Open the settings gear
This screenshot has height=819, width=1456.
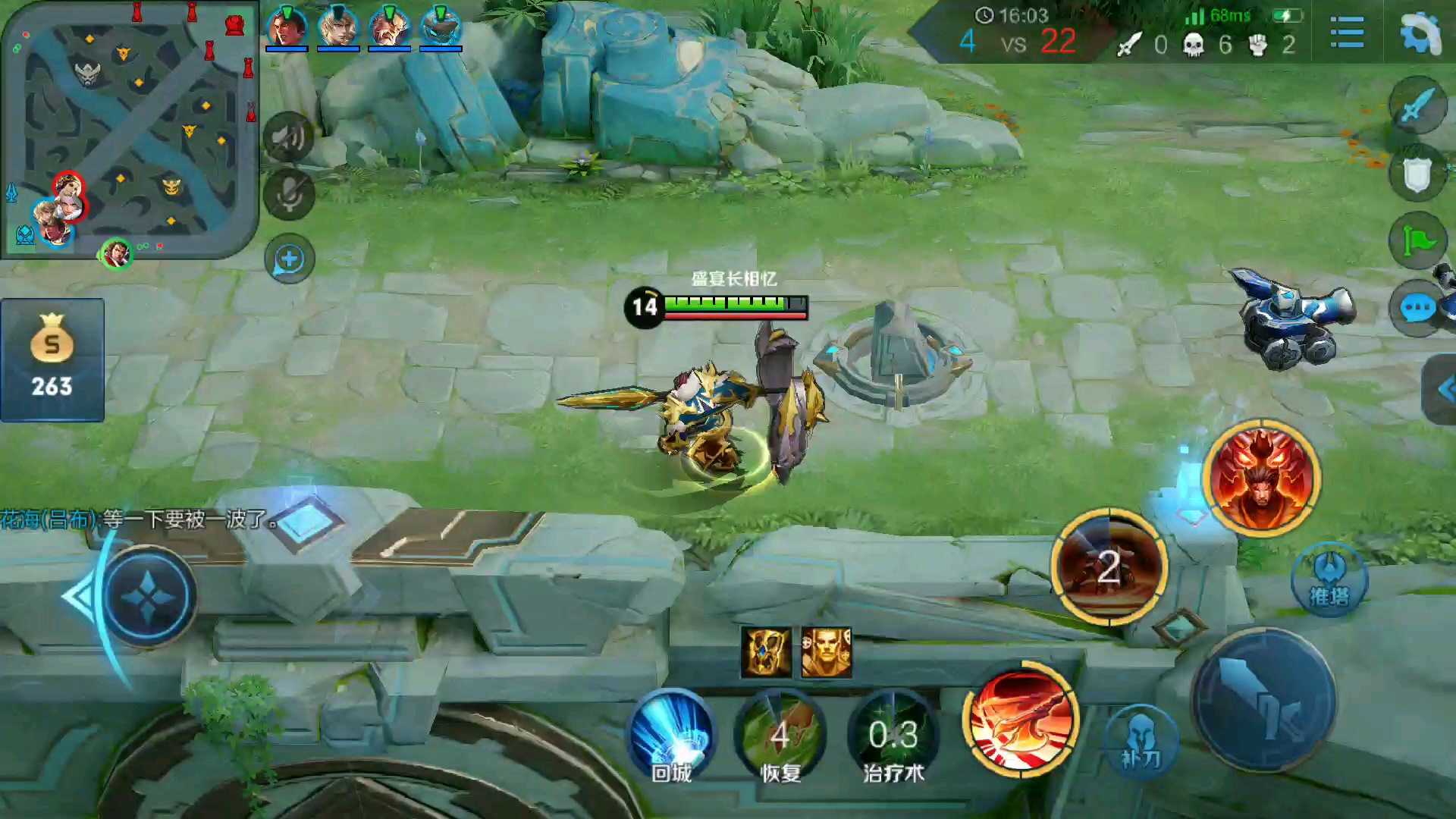coord(1420,33)
